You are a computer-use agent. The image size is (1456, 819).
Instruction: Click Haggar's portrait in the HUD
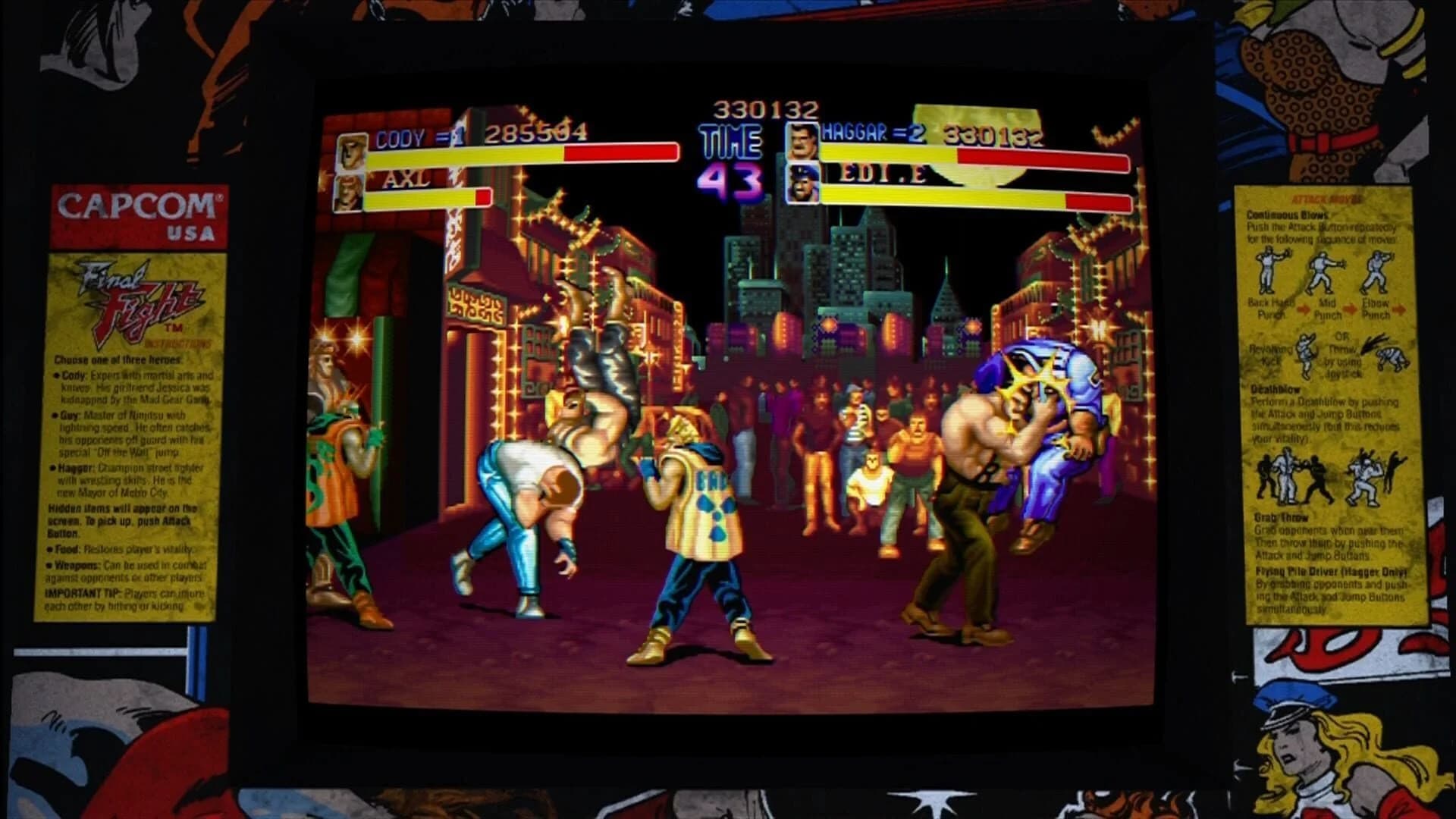pos(802,144)
